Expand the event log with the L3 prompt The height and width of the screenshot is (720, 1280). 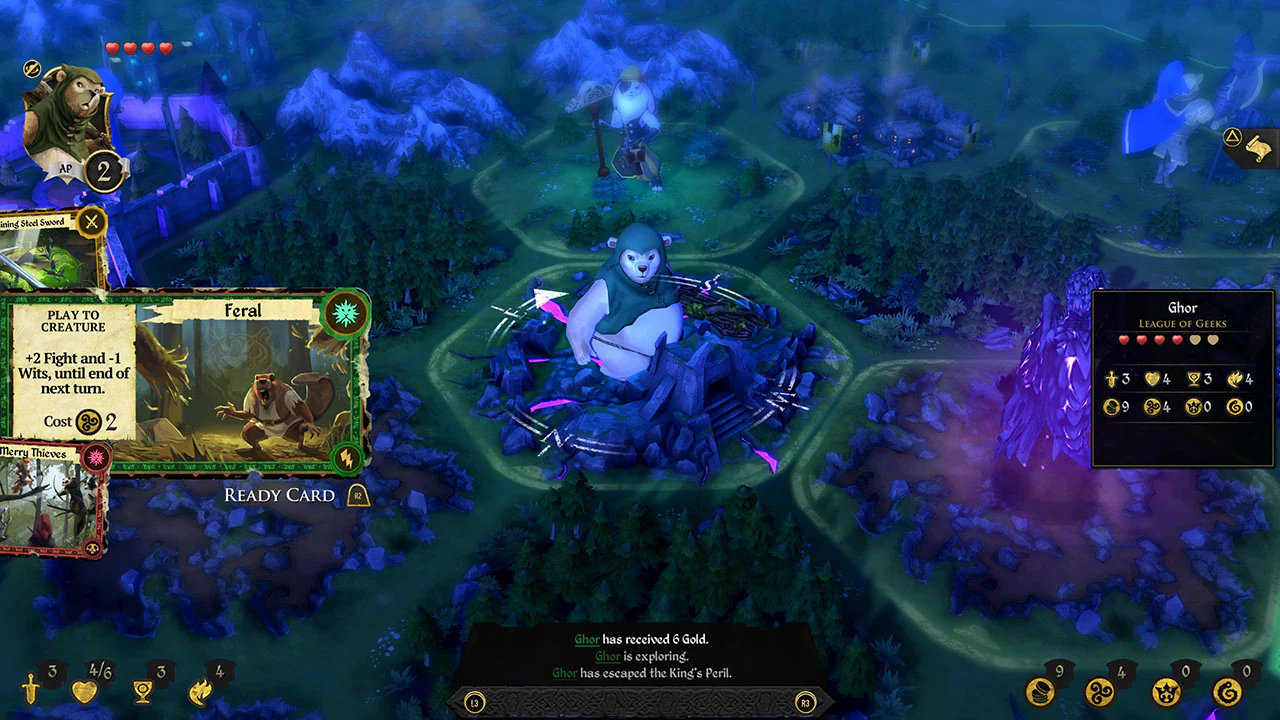tap(474, 702)
